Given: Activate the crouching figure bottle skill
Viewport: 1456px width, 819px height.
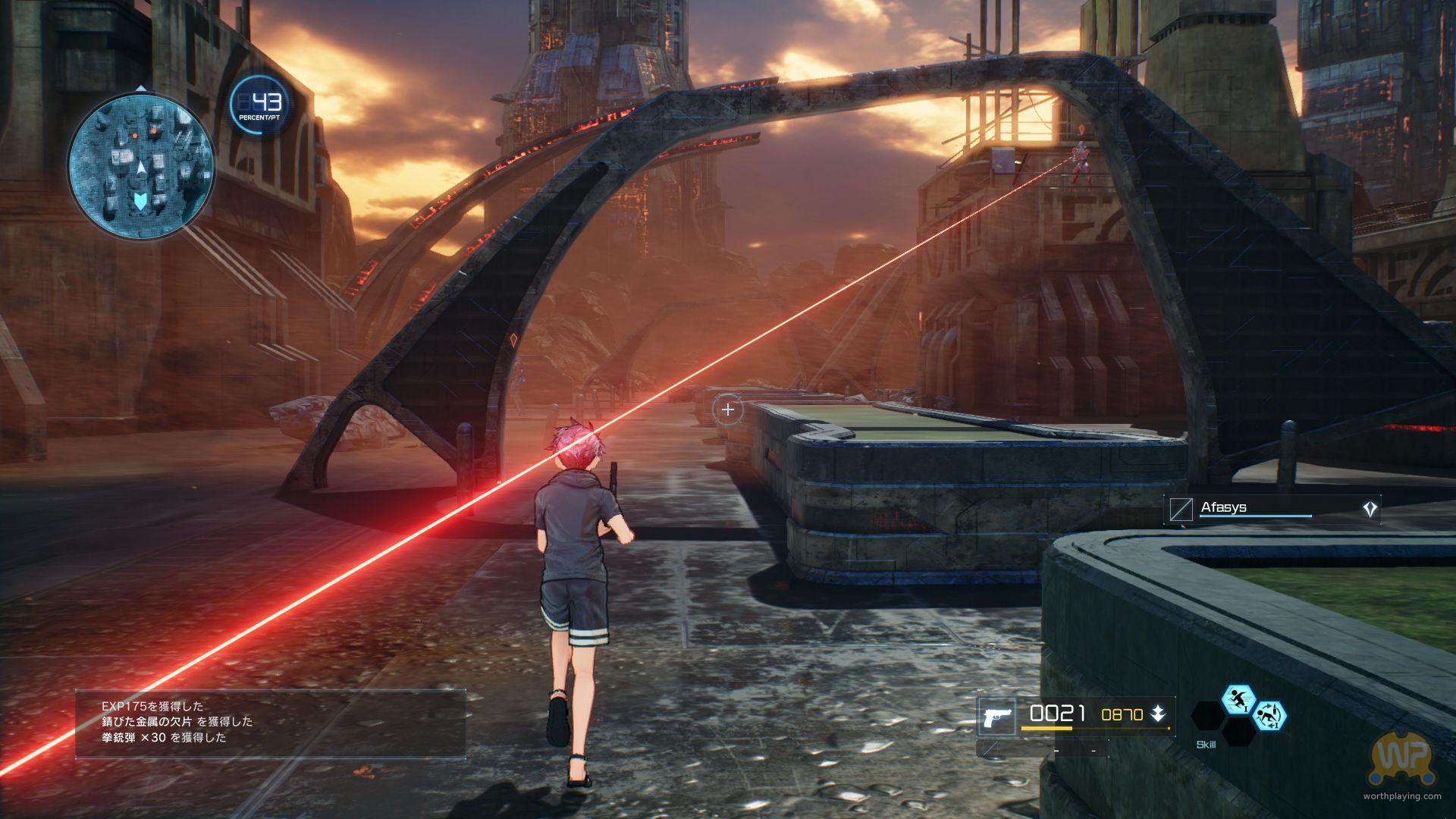Looking at the screenshot, I should click(1269, 715).
